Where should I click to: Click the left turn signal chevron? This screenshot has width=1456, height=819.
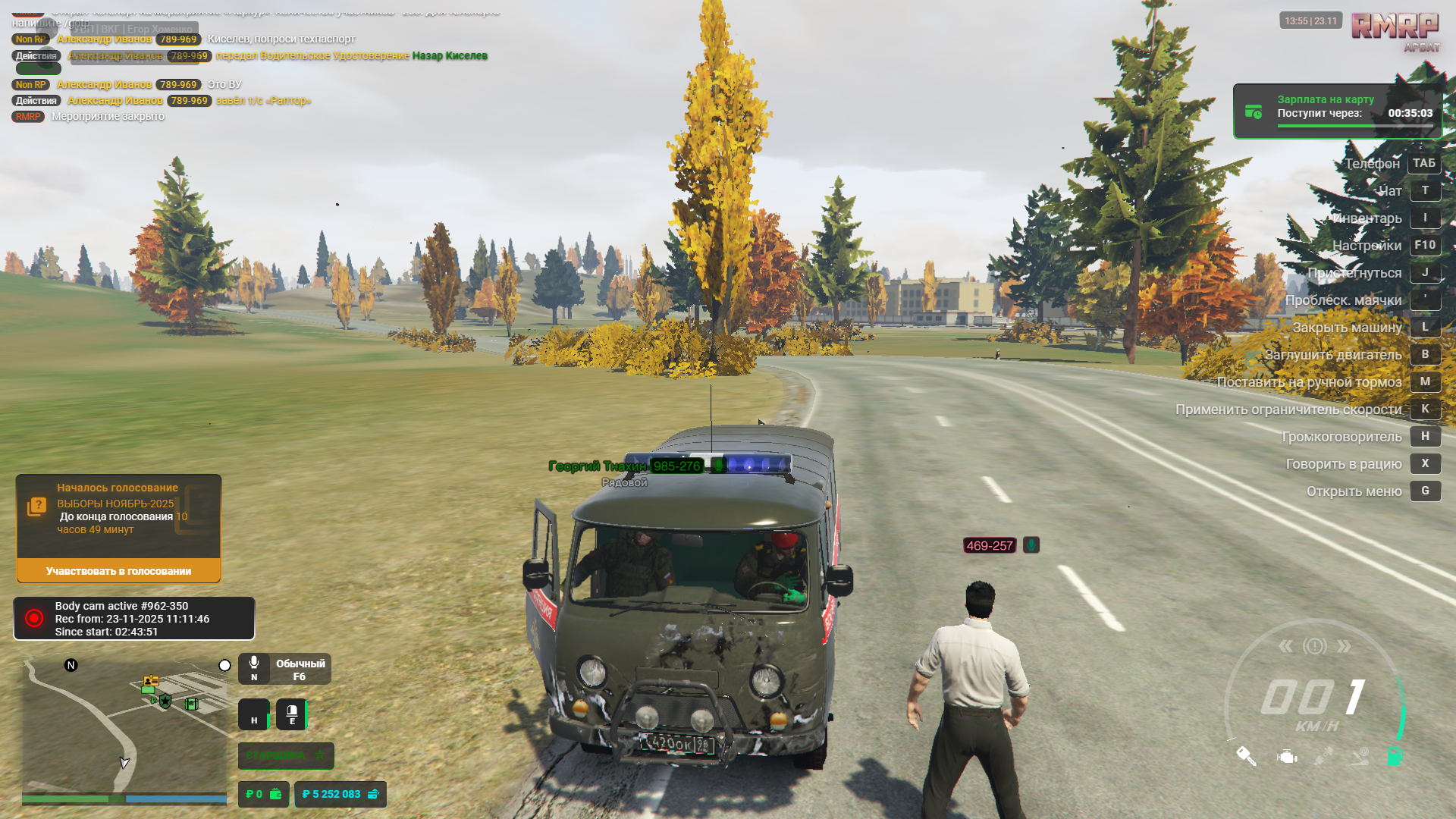click(x=1286, y=646)
